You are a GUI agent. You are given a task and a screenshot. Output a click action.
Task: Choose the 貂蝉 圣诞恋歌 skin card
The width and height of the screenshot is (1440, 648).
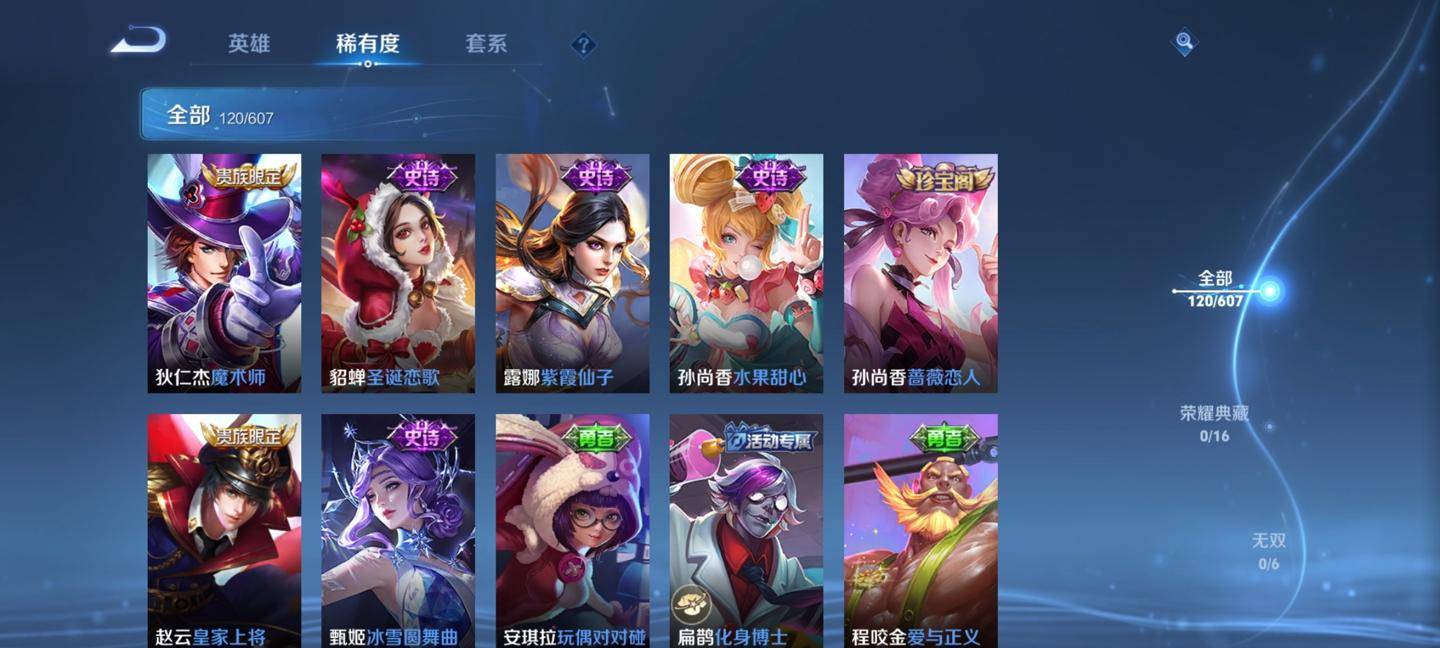(x=398, y=273)
